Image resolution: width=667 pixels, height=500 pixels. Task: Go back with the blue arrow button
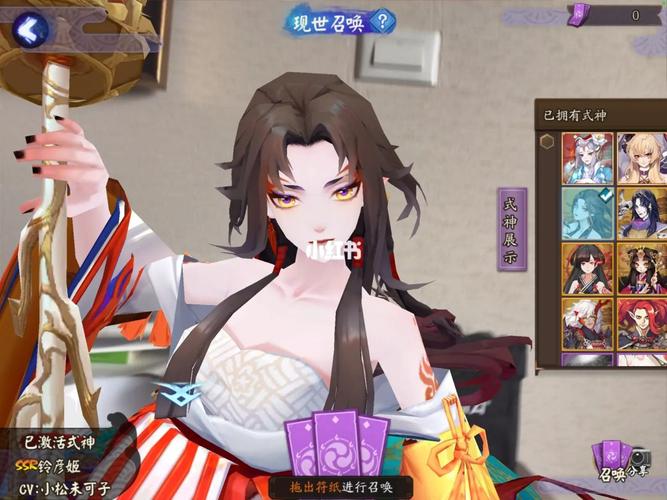pos(31,29)
